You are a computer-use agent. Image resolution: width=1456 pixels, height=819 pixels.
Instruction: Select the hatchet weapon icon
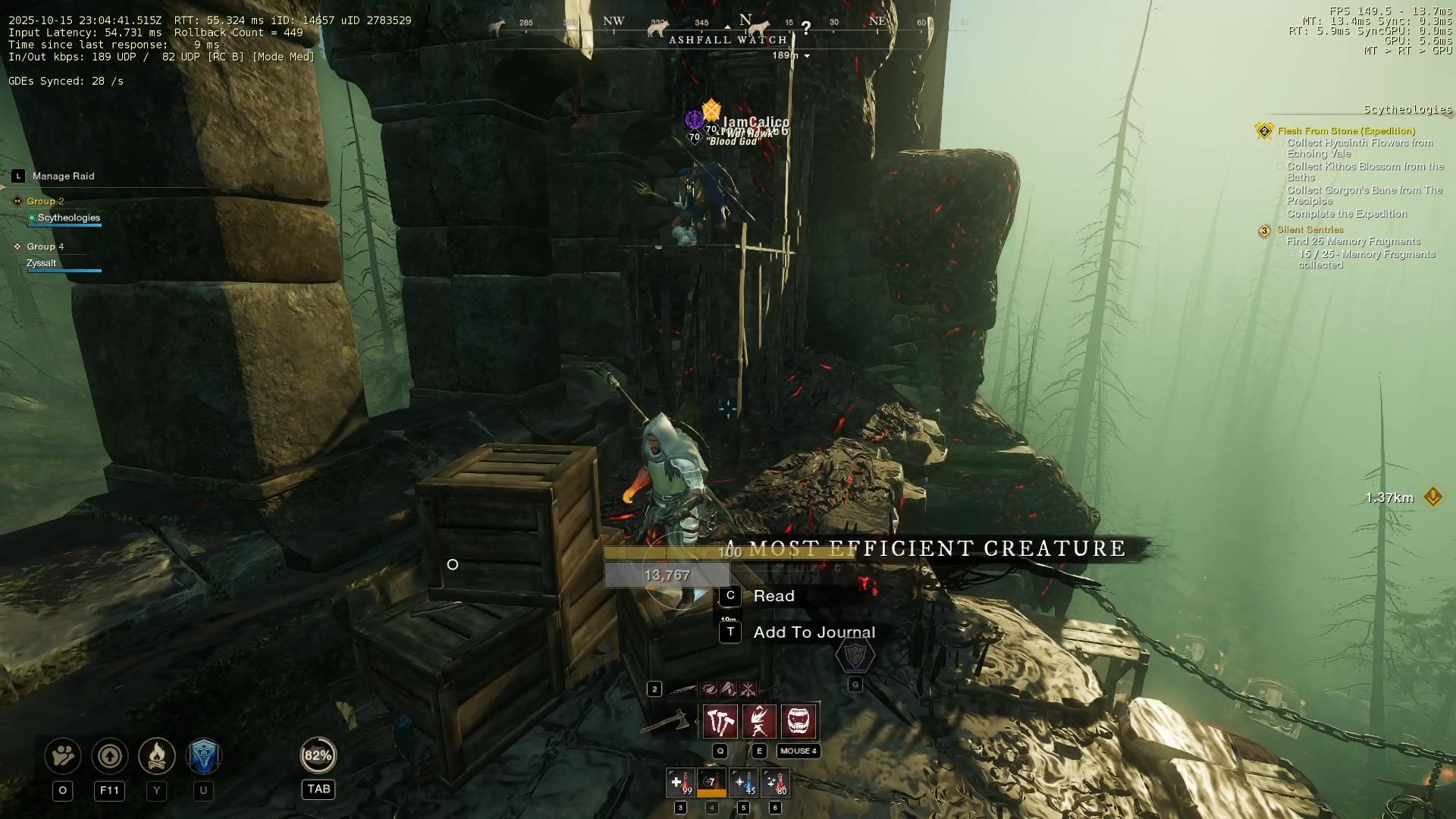tap(665, 721)
